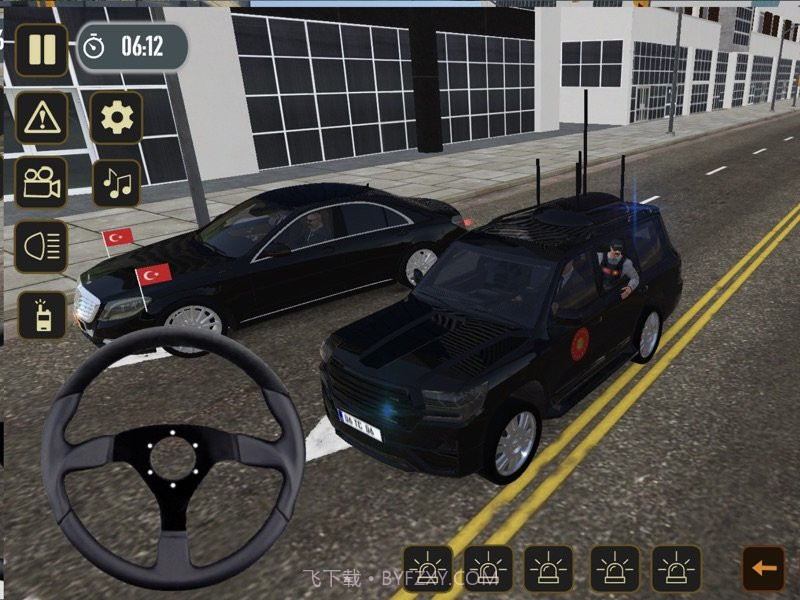800x600 pixels.
Task: Open the gear settings menu
Action: [x=117, y=119]
